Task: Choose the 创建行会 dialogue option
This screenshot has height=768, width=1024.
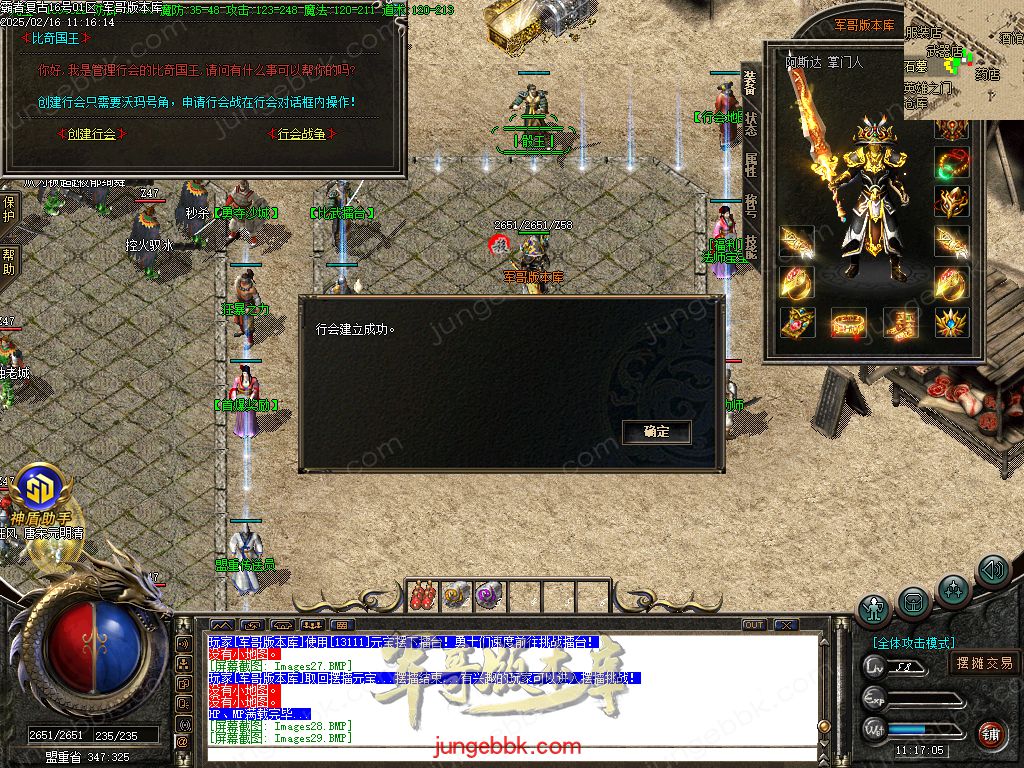Action: pyautogui.click(x=91, y=134)
